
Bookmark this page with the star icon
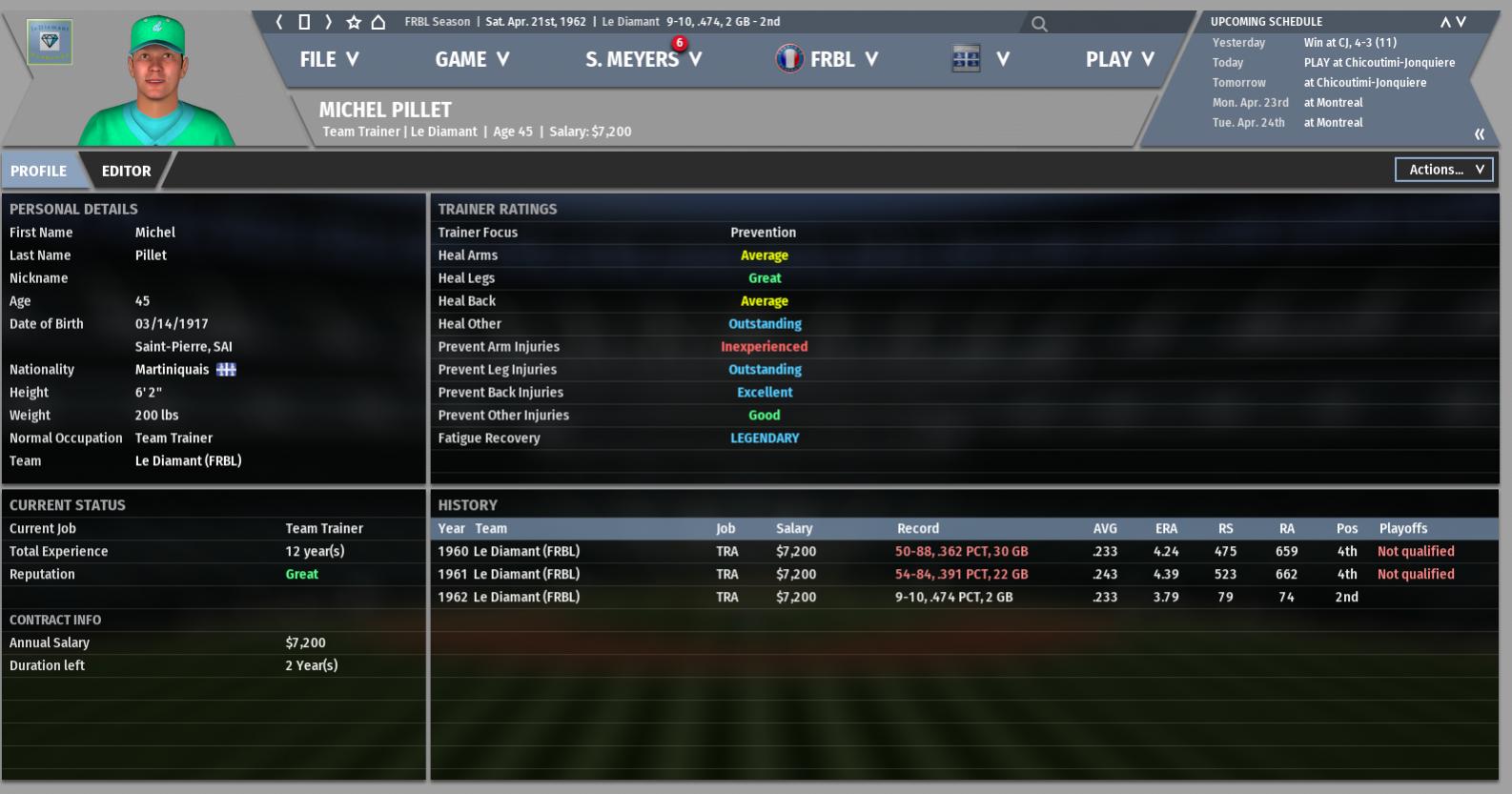tap(354, 22)
